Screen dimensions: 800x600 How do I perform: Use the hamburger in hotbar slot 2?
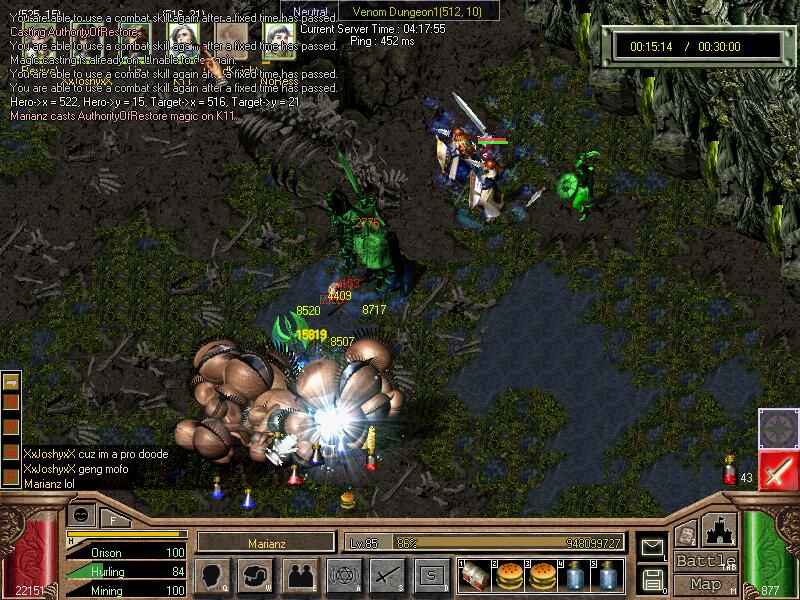tap(509, 575)
